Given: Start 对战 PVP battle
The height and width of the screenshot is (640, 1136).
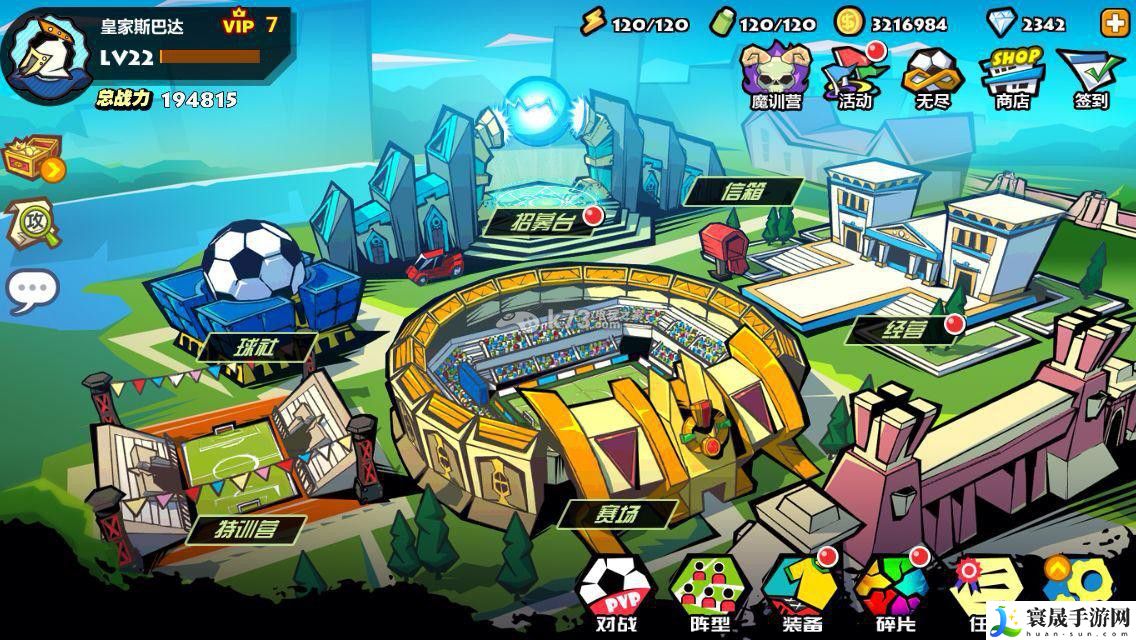Looking at the screenshot, I should 614,595.
